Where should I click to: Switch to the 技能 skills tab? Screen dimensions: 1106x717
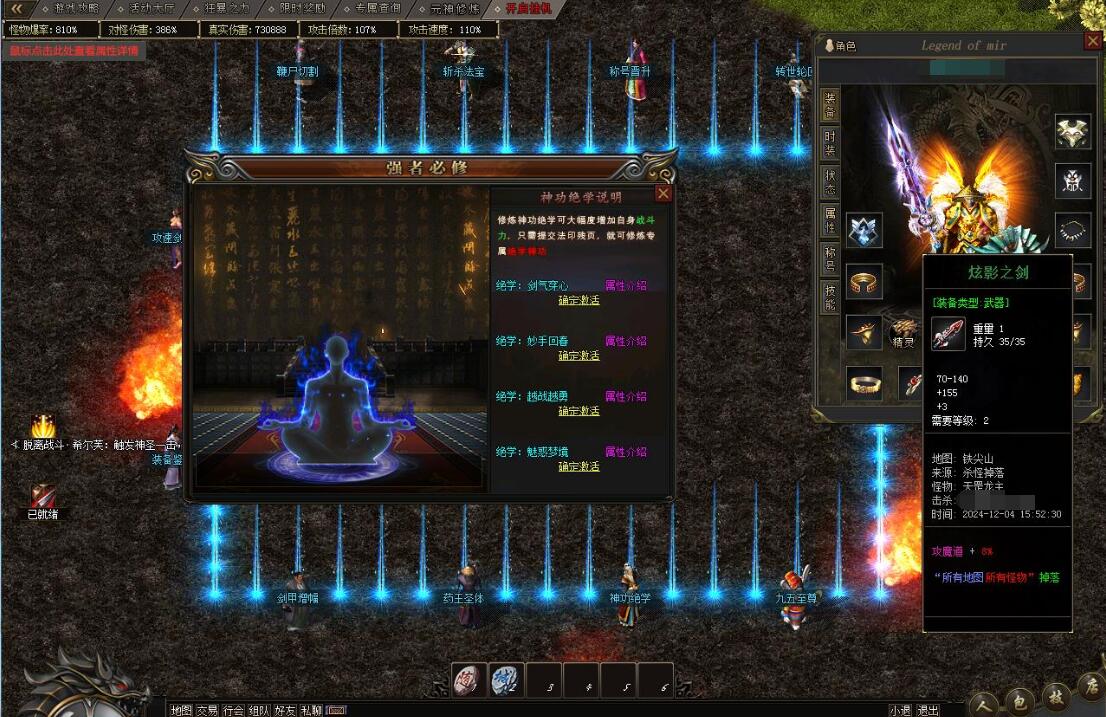[830, 297]
